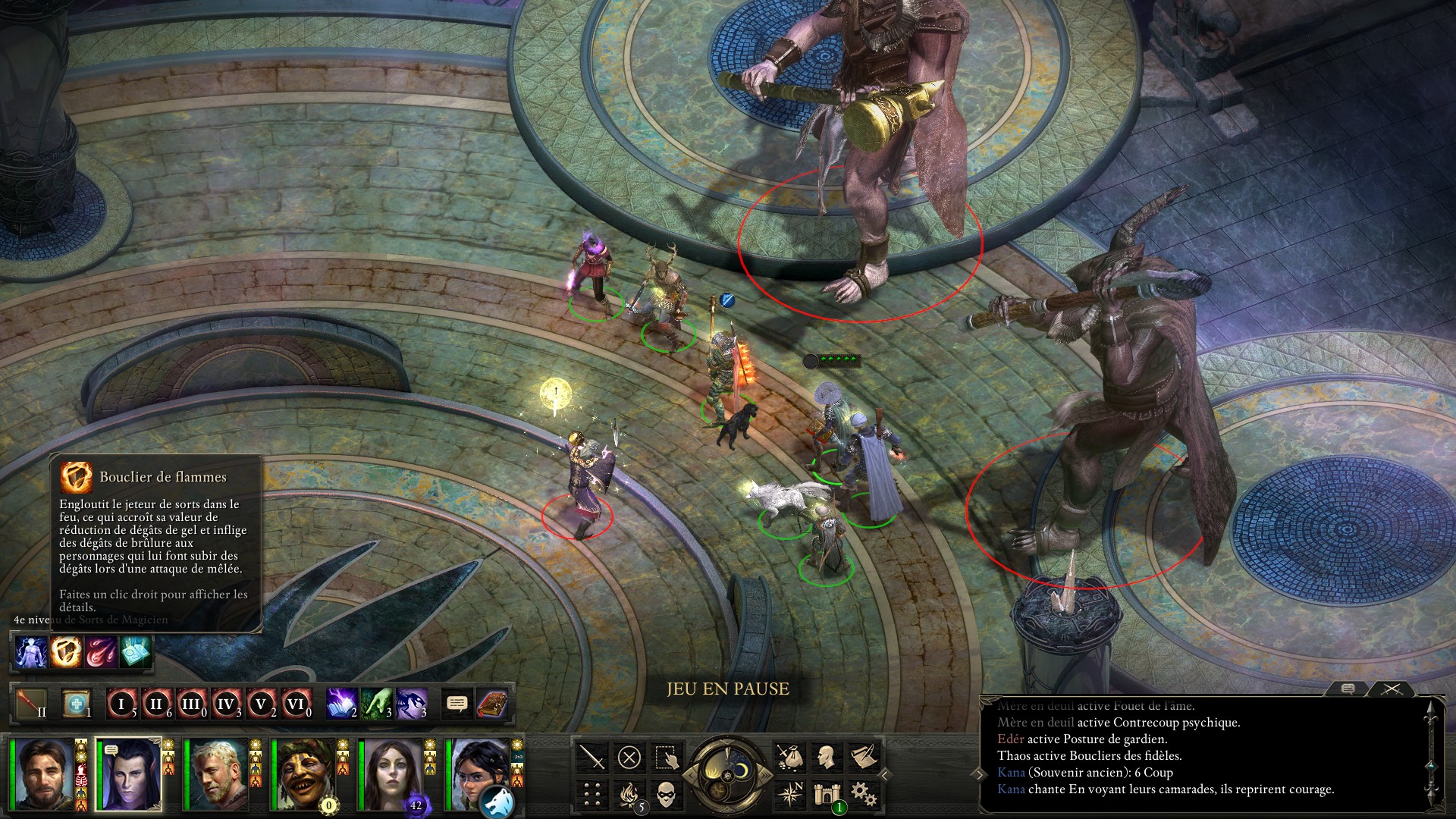Image resolution: width=1456 pixels, height=819 pixels.
Task: Open the options gears menu
Action: click(x=863, y=794)
